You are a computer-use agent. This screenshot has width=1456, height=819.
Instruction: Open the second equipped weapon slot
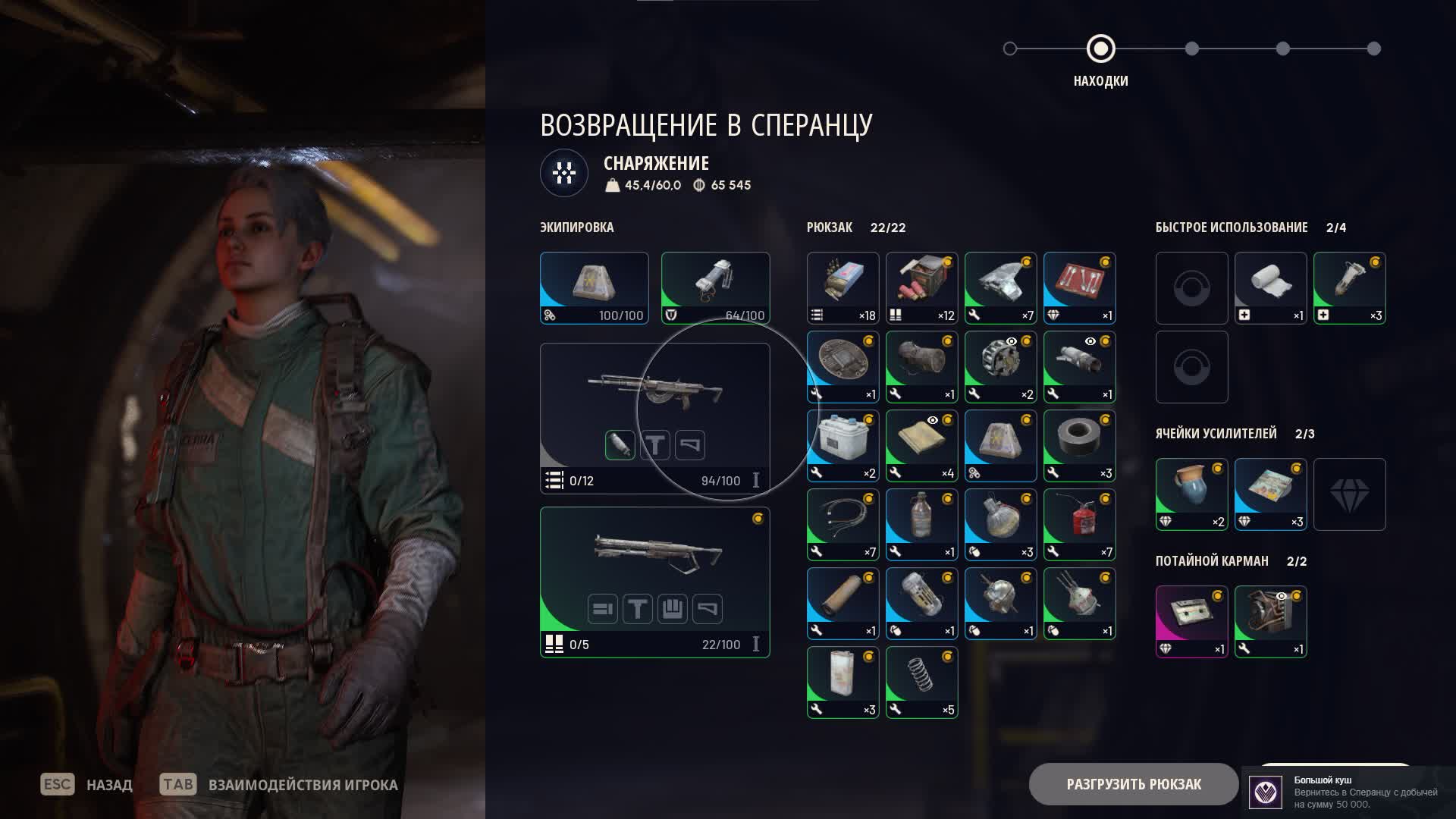(x=654, y=582)
